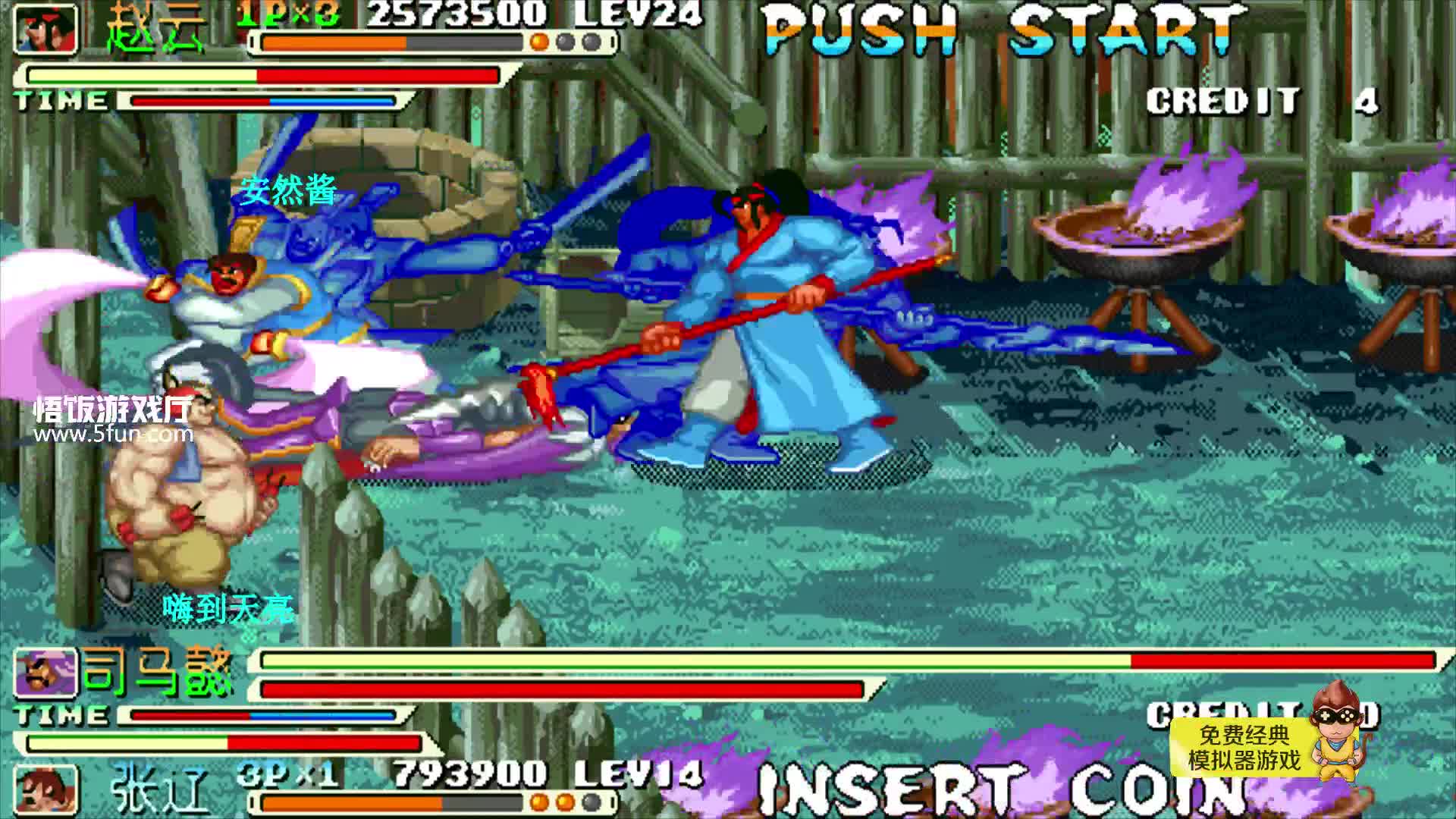1456x819 pixels.
Task: Click the 张辽 player portrait
Action: point(46,791)
